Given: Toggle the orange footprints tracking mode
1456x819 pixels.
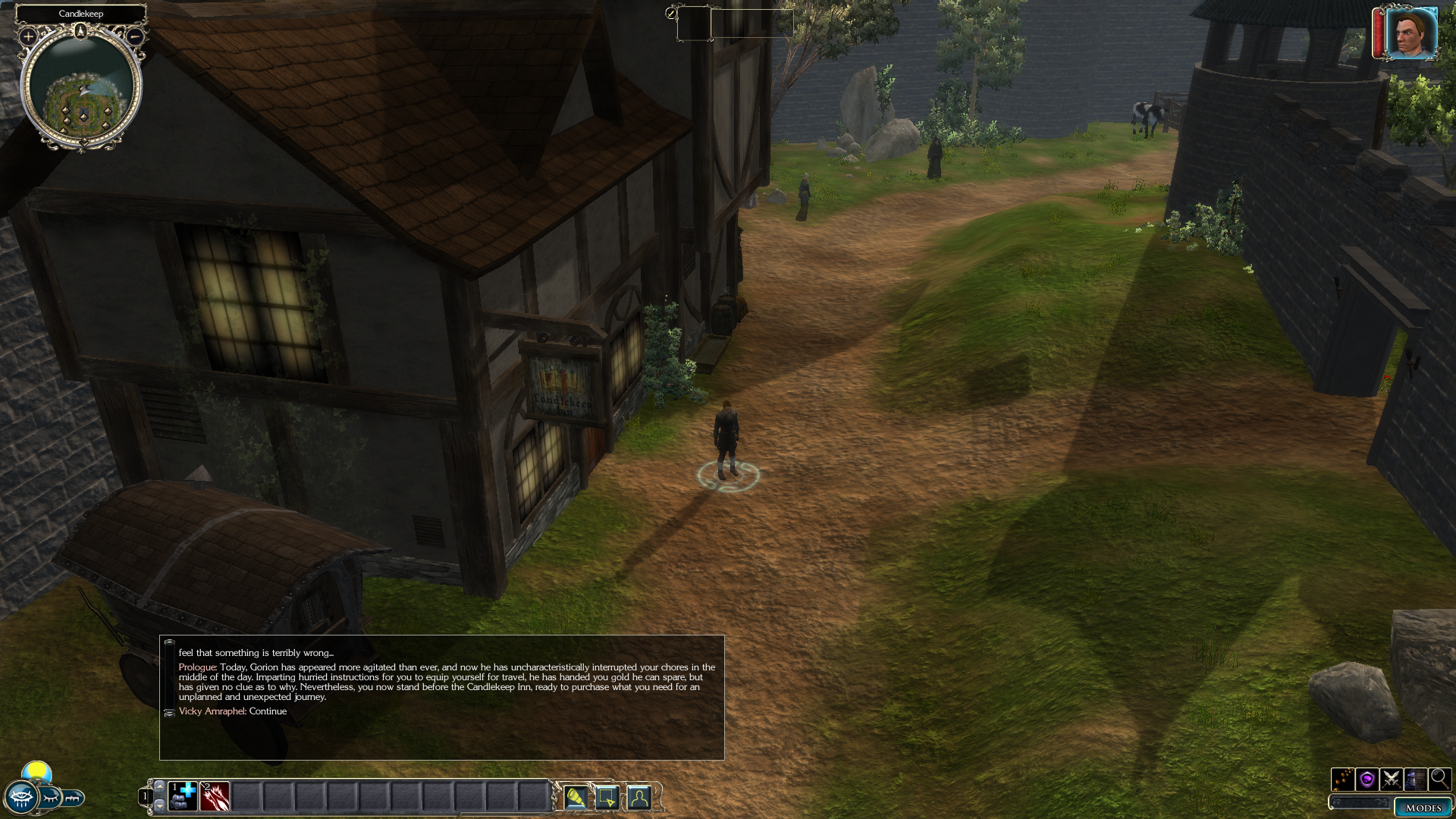Looking at the screenshot, I should click(x=1342, y=779).
